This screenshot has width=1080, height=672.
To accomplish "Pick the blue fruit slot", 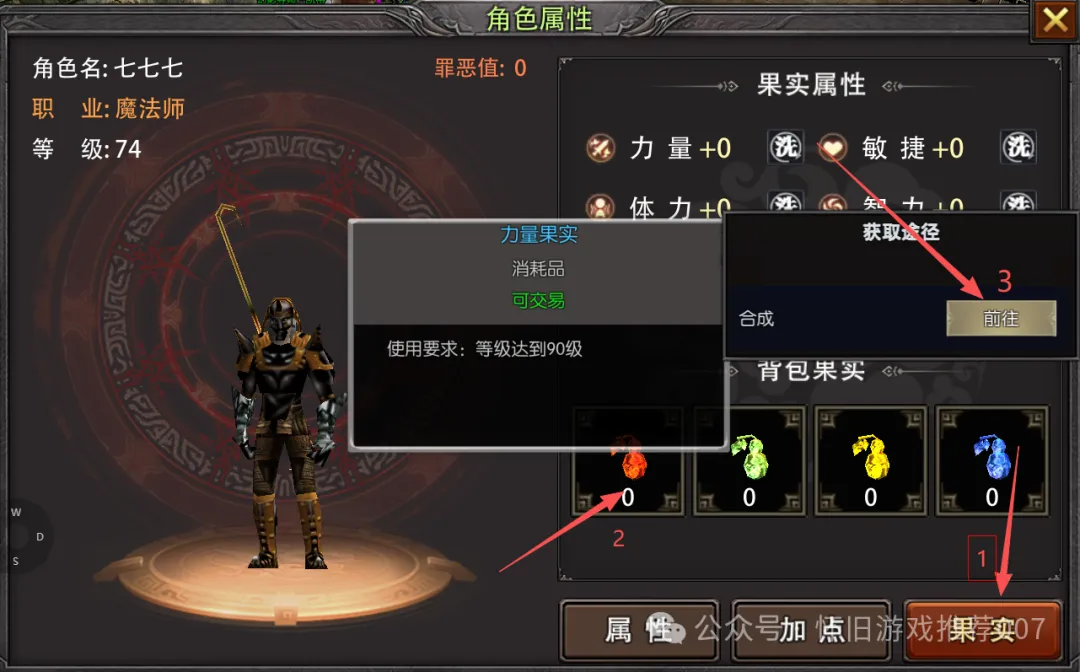I will (991, 462).
